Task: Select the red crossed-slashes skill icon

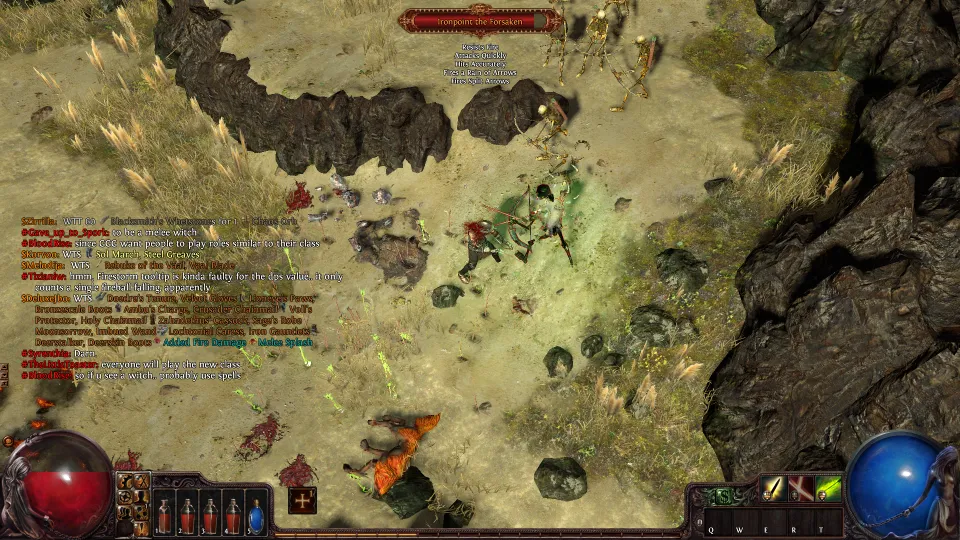Action: pyautogui.click(x=800, y=488)
